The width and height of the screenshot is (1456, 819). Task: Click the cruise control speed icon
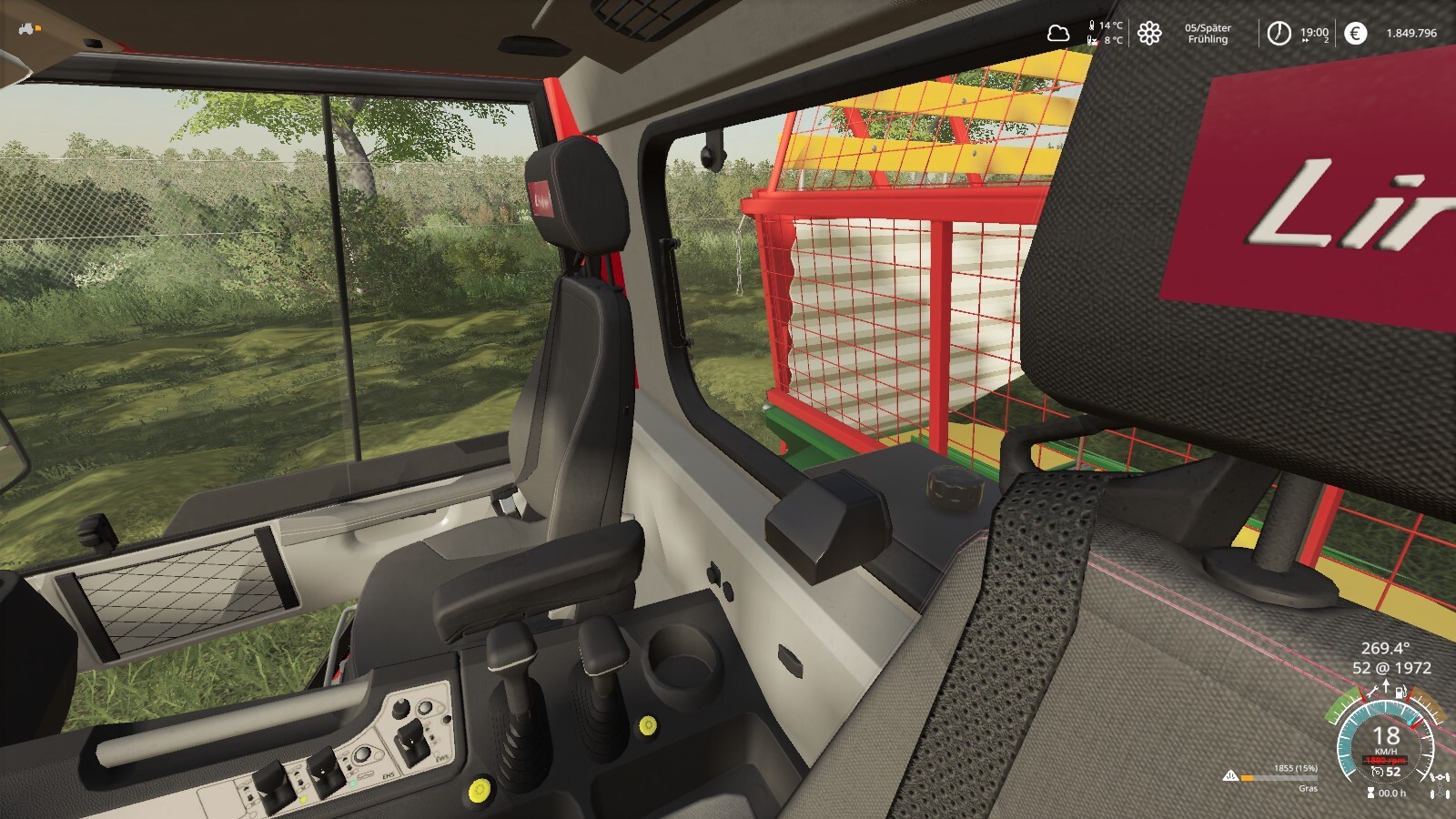pyautogui.click(x=1378, y=772)
